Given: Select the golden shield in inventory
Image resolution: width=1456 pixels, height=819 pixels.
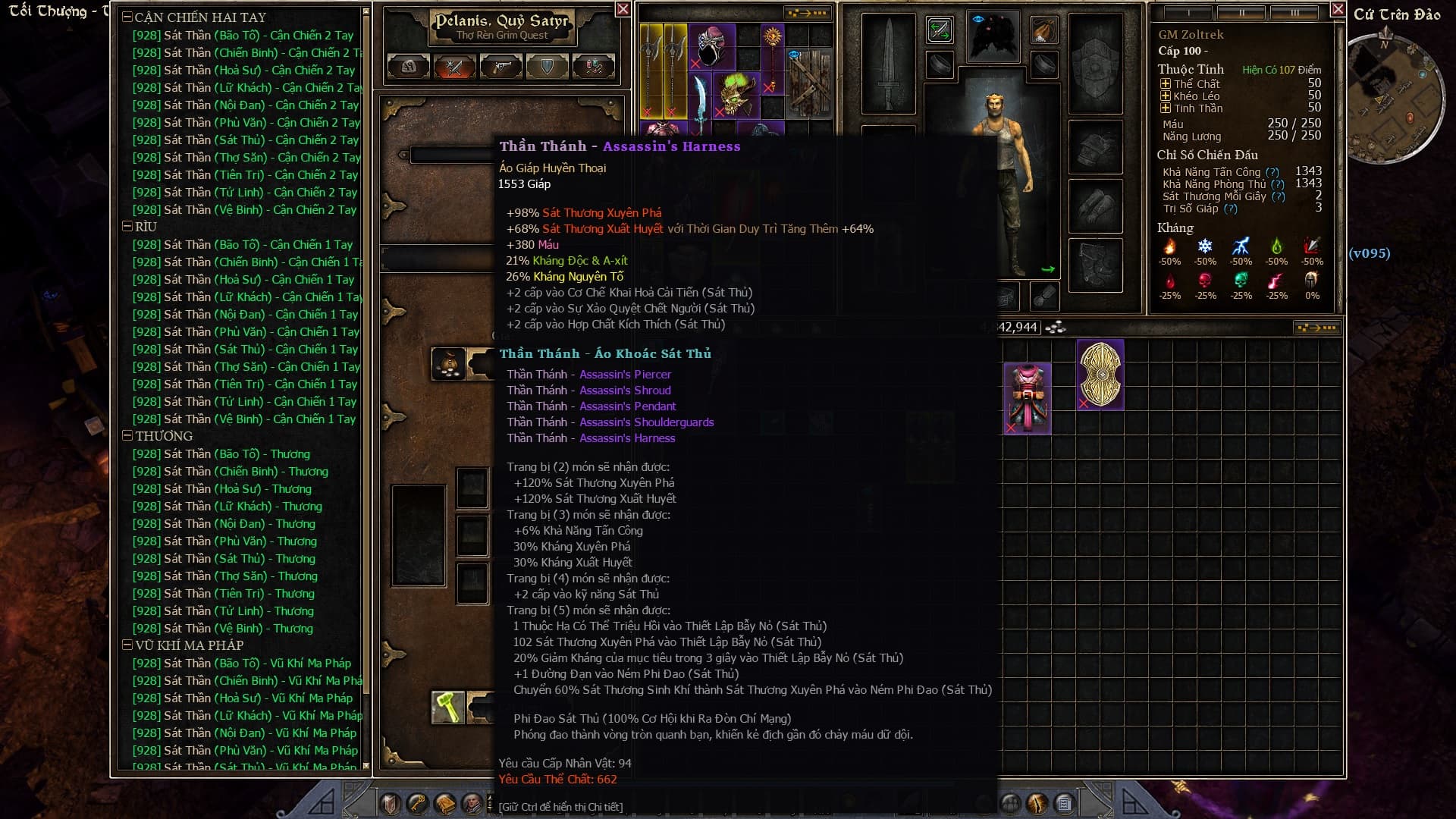Looking at the screenshot, I should [1100, 375].
